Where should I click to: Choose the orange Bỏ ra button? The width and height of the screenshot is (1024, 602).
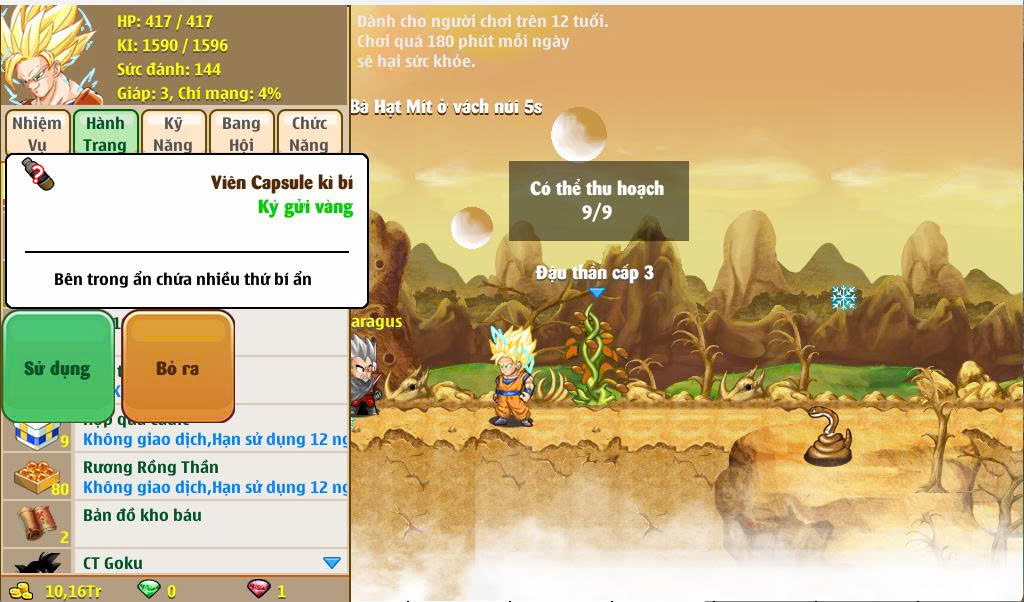(x=178, y=367)
